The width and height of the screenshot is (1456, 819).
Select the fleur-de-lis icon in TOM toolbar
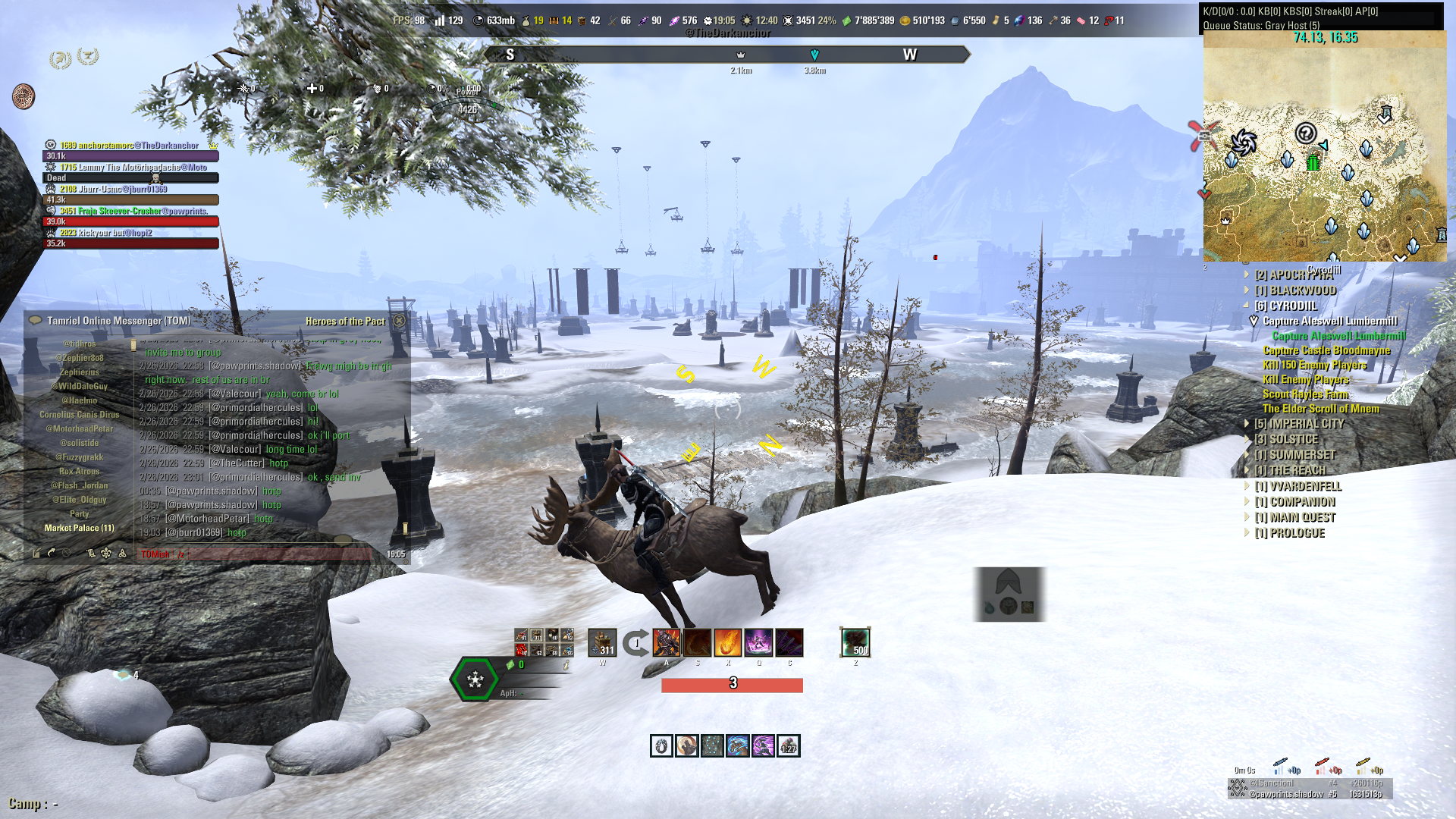[105, 553]
